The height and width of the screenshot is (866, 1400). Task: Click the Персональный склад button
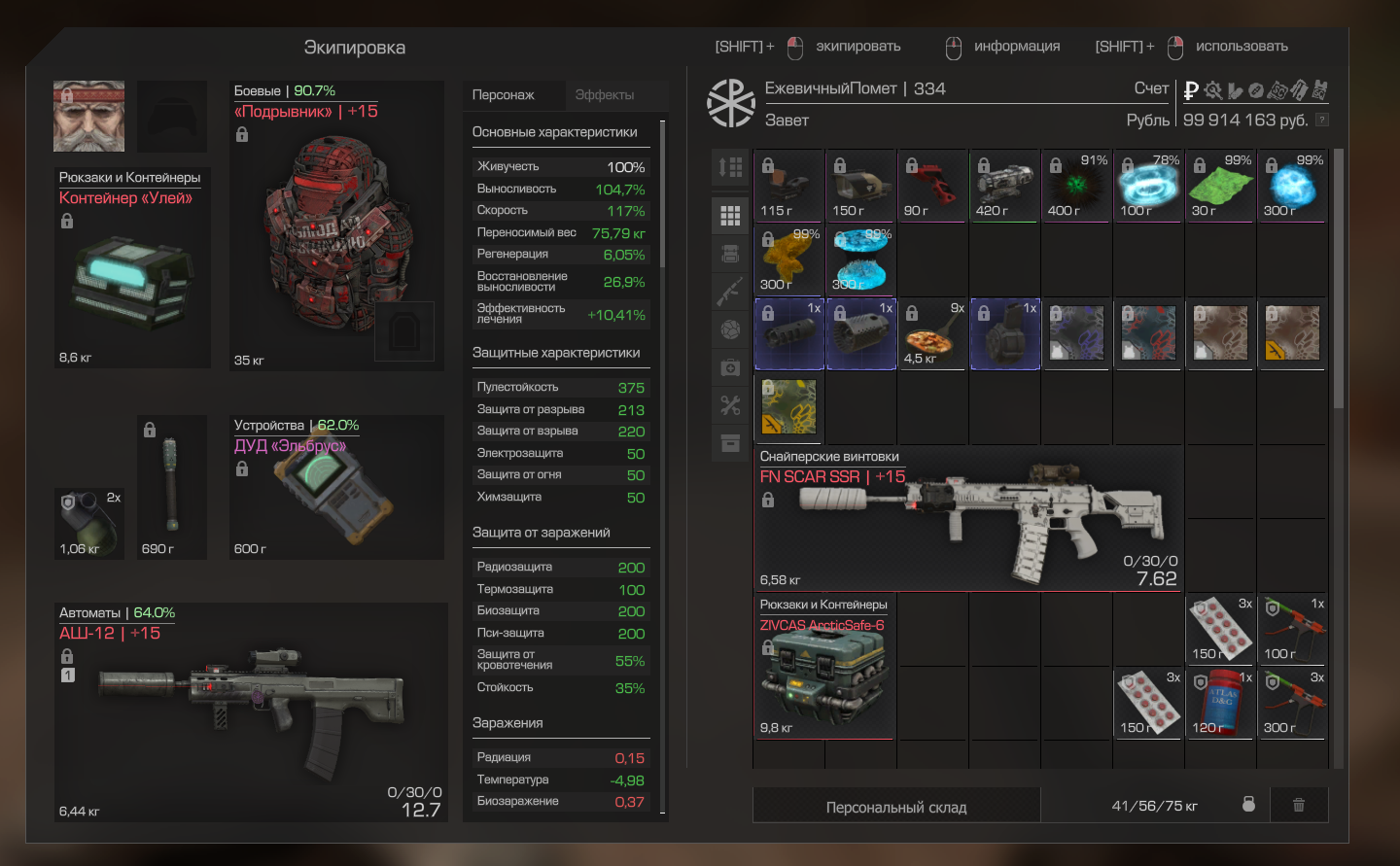pos(895,807)
